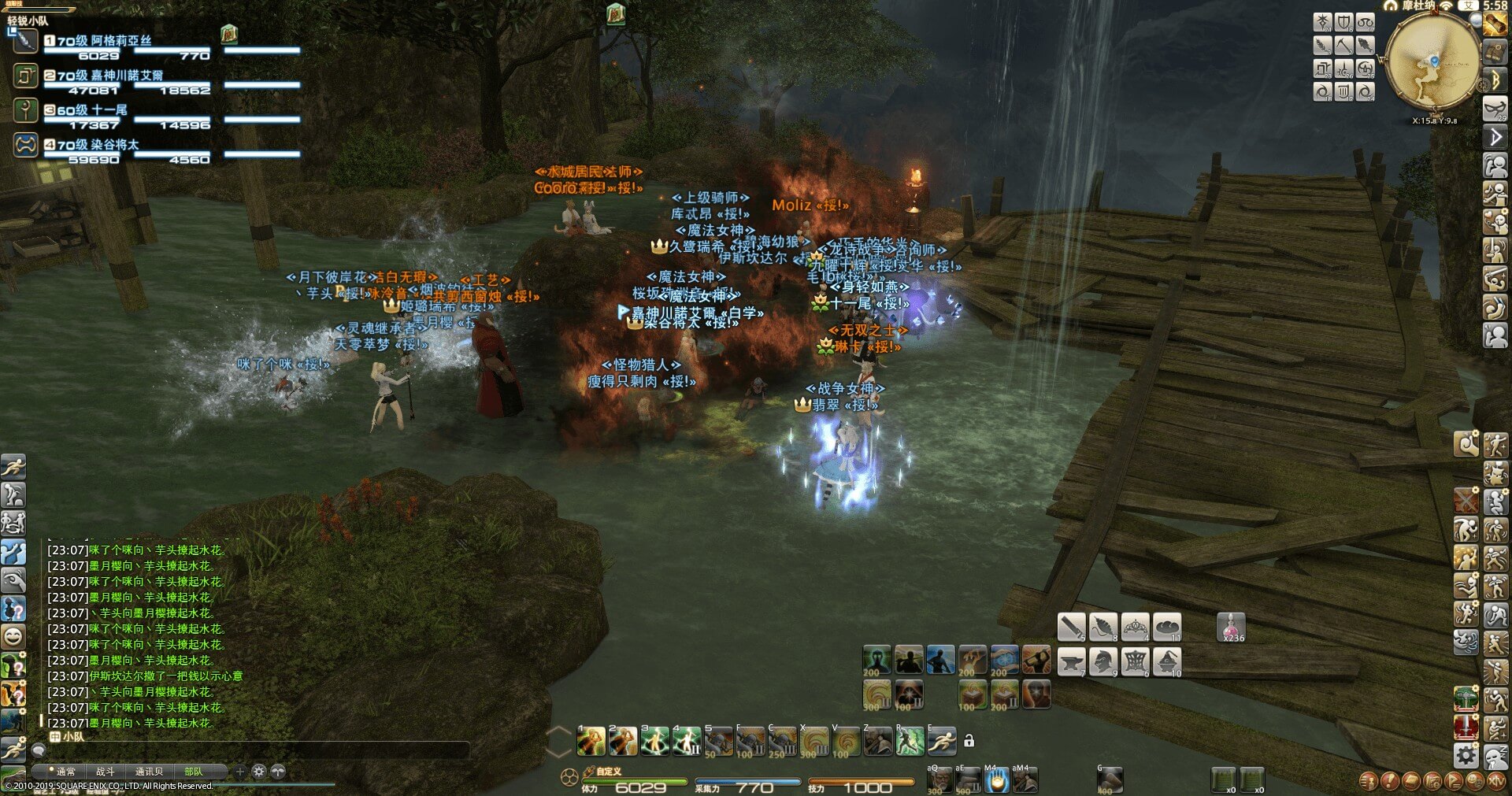Use the pink potion item x236
Image resolution: width=1512 pixels, height=796 pixels.
tap(1231, 627)
